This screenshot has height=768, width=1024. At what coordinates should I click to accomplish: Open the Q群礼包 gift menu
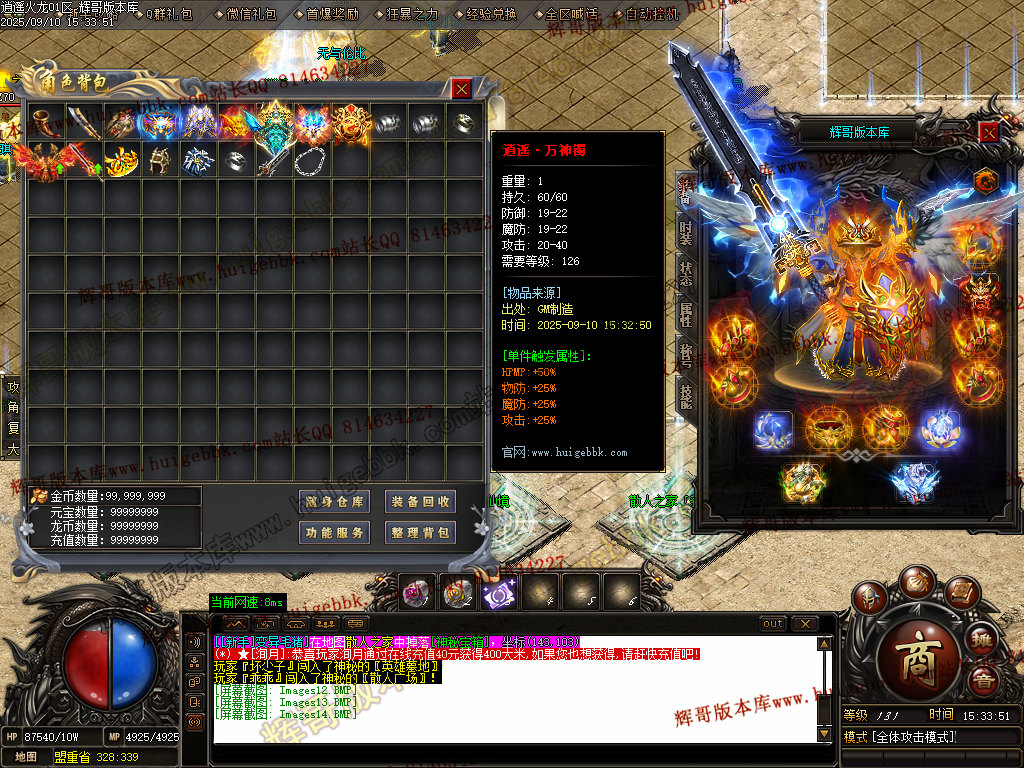coord(169,14)
